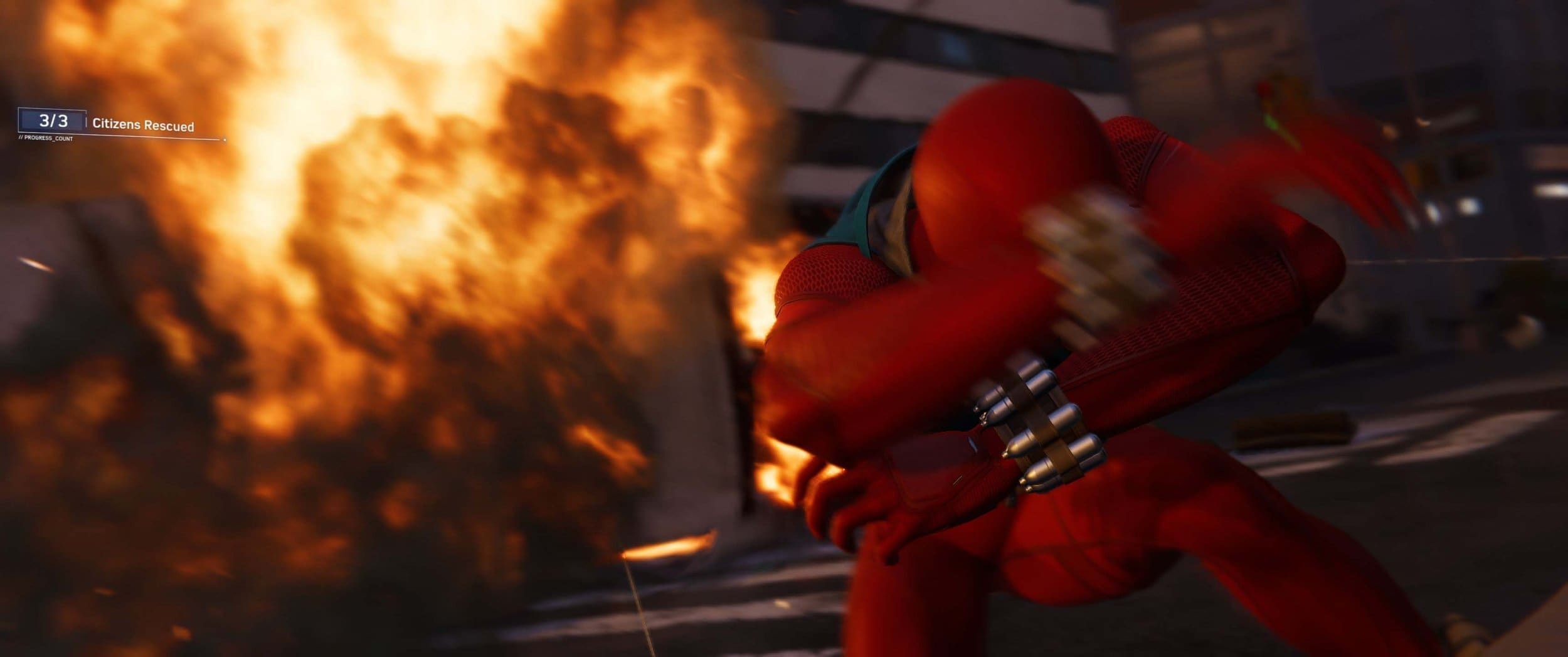Click the slash separator in the 3/3 counter

tap(53, 121)
